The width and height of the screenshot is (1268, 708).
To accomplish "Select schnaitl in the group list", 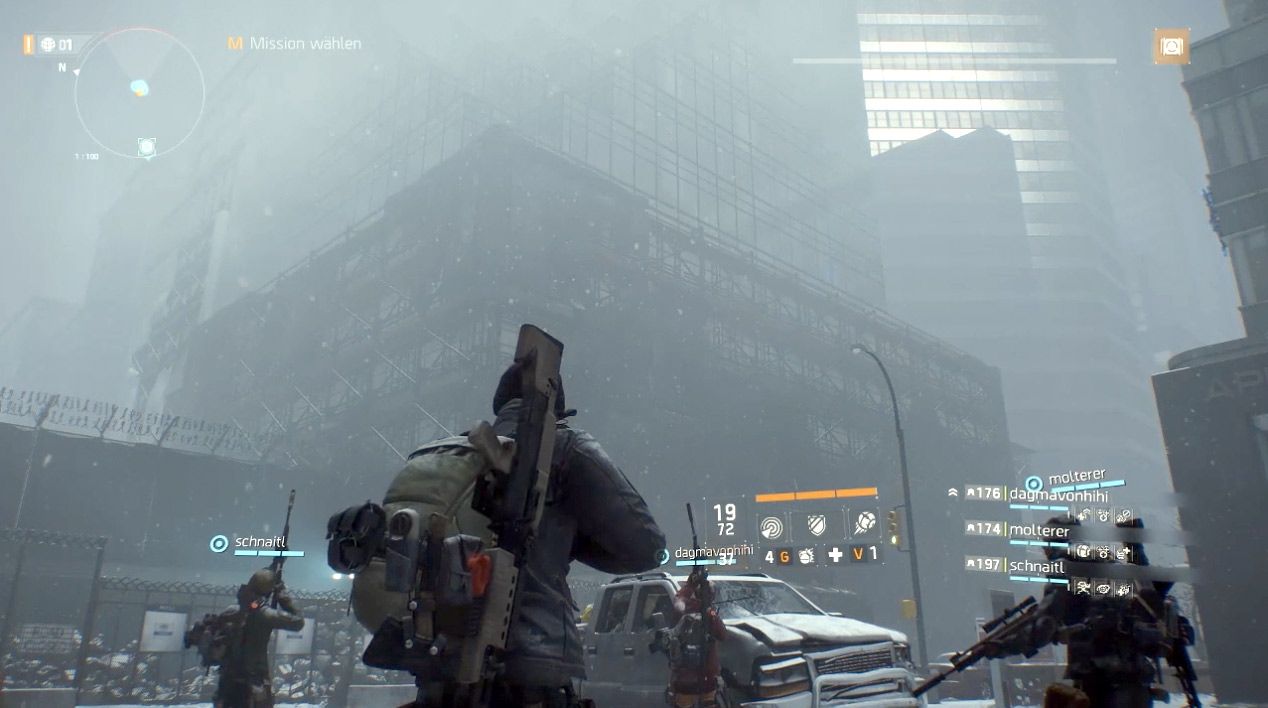I will [1038, 566].
